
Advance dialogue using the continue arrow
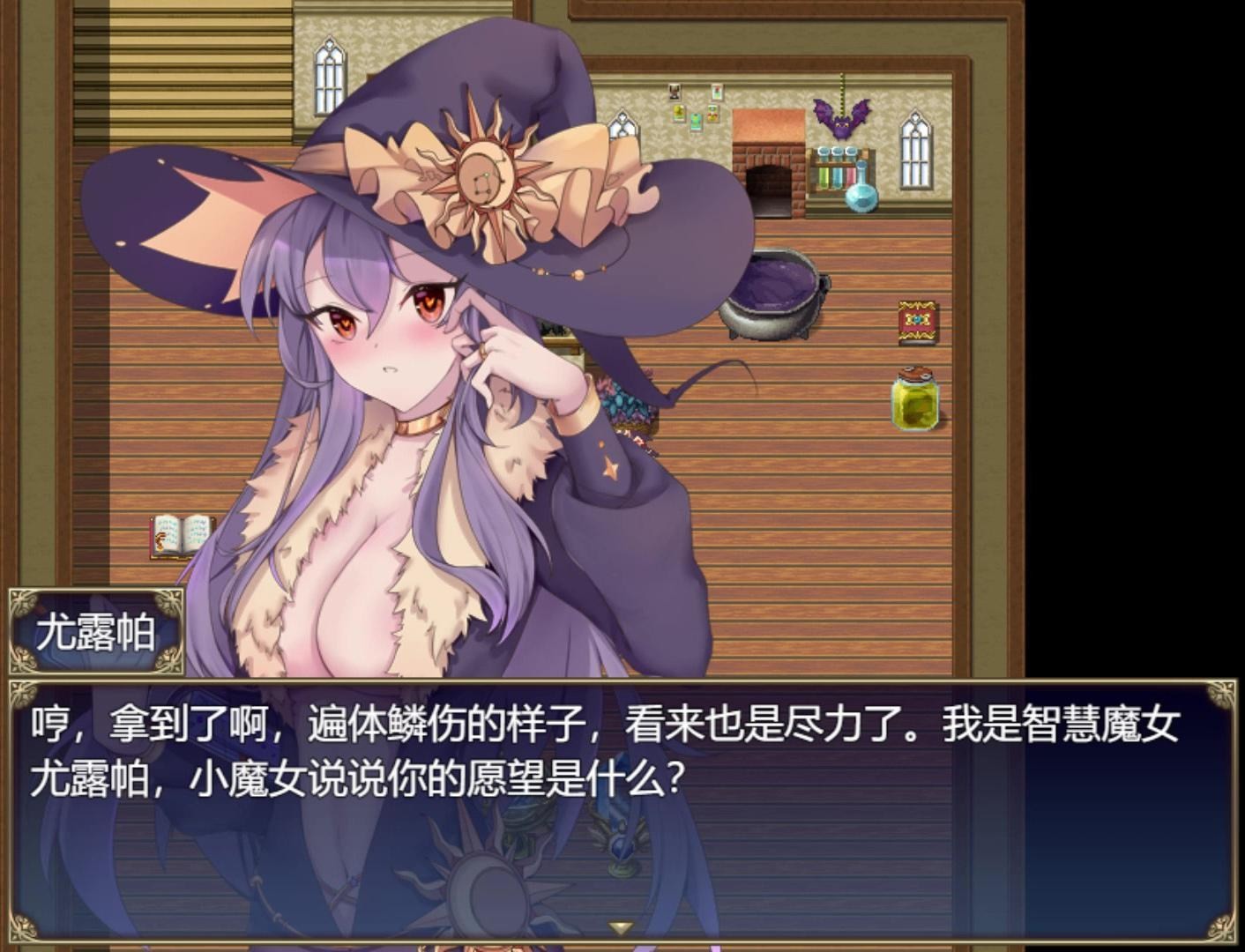pos(621,927)
